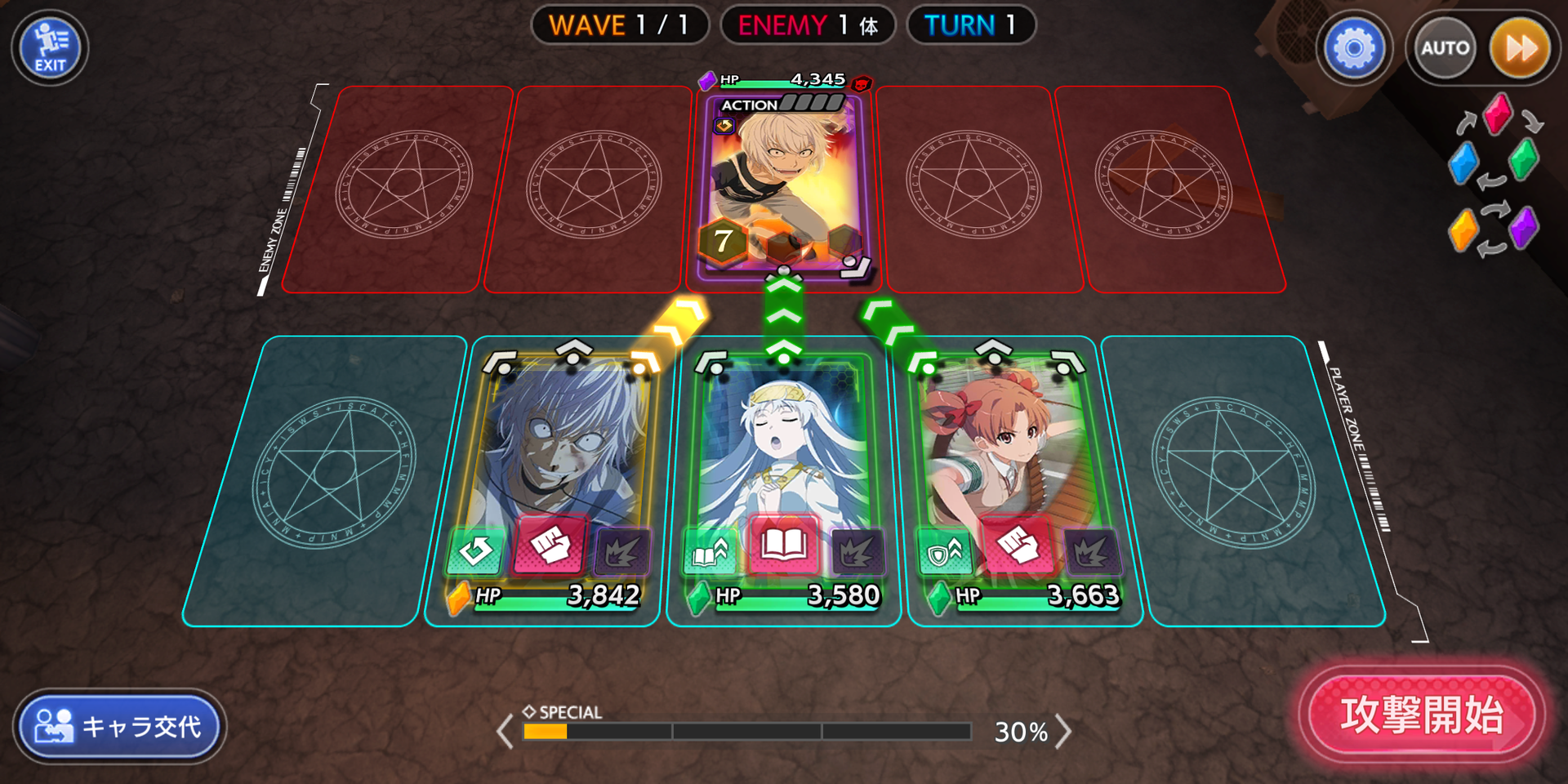Activate the green book buff skill icon
The height and width of the screenshot is (784, 1568).
pos(709,554)
